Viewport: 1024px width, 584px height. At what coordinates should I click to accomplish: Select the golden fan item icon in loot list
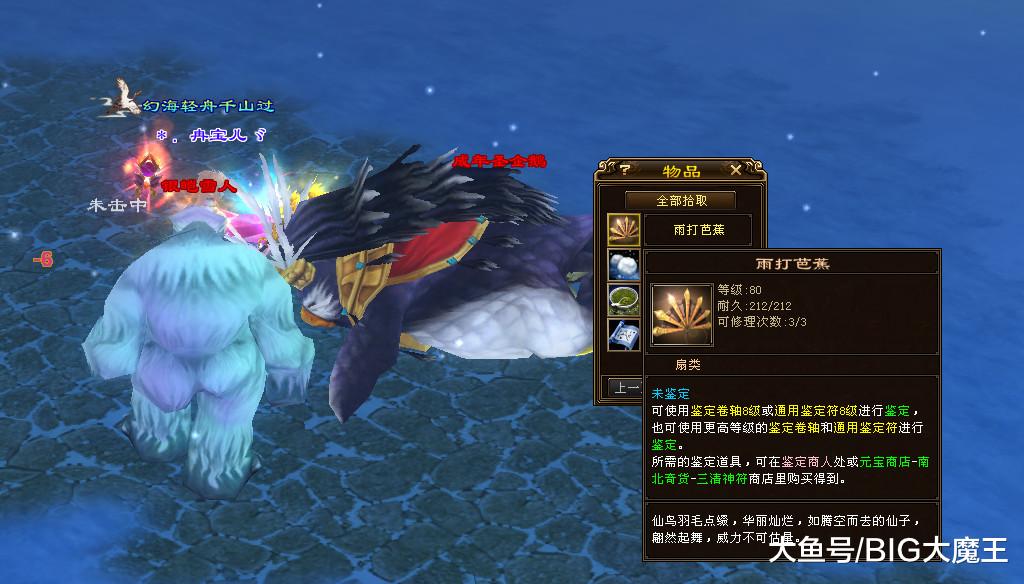624,230
